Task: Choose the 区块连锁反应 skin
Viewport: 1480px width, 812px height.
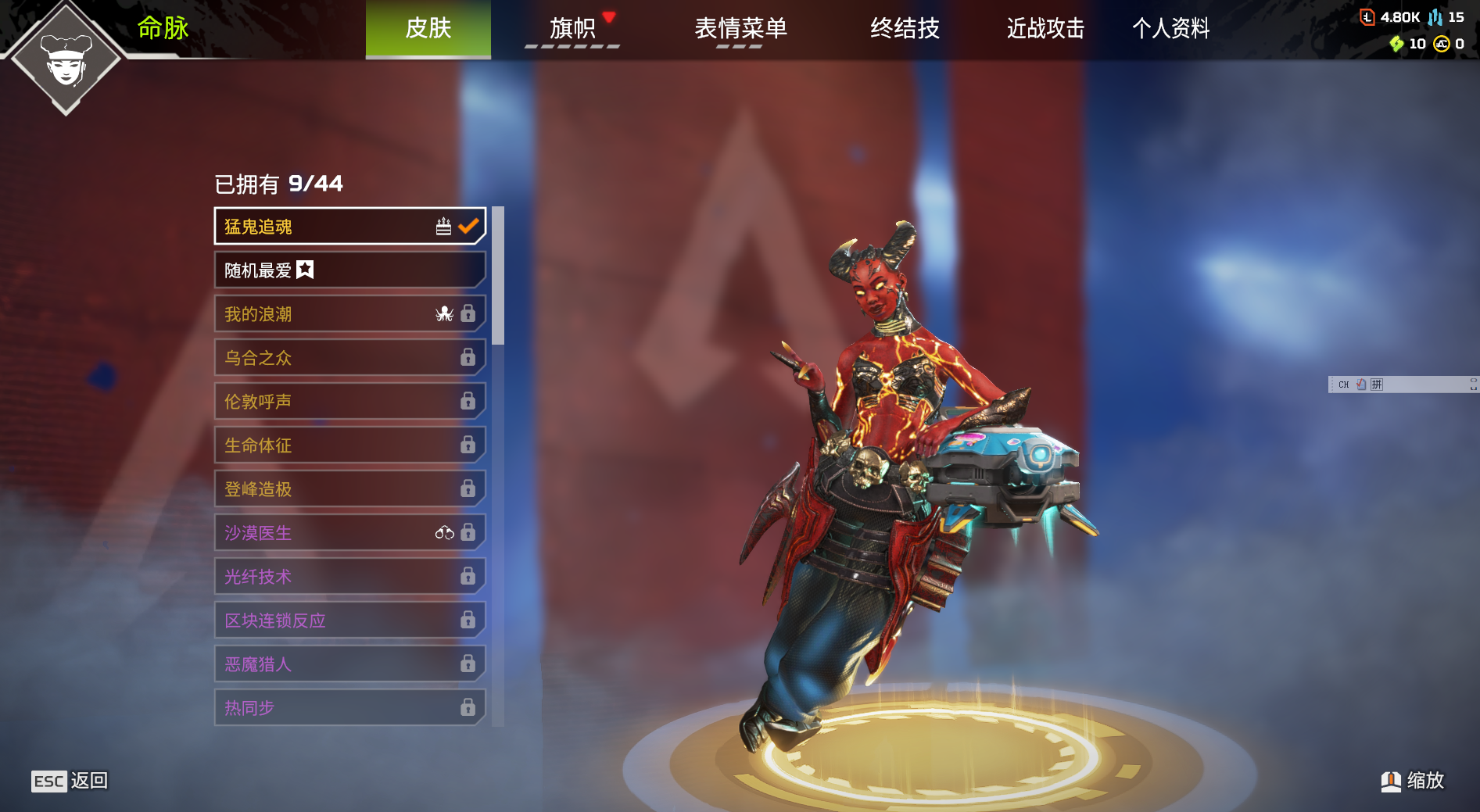Action: 349,621
